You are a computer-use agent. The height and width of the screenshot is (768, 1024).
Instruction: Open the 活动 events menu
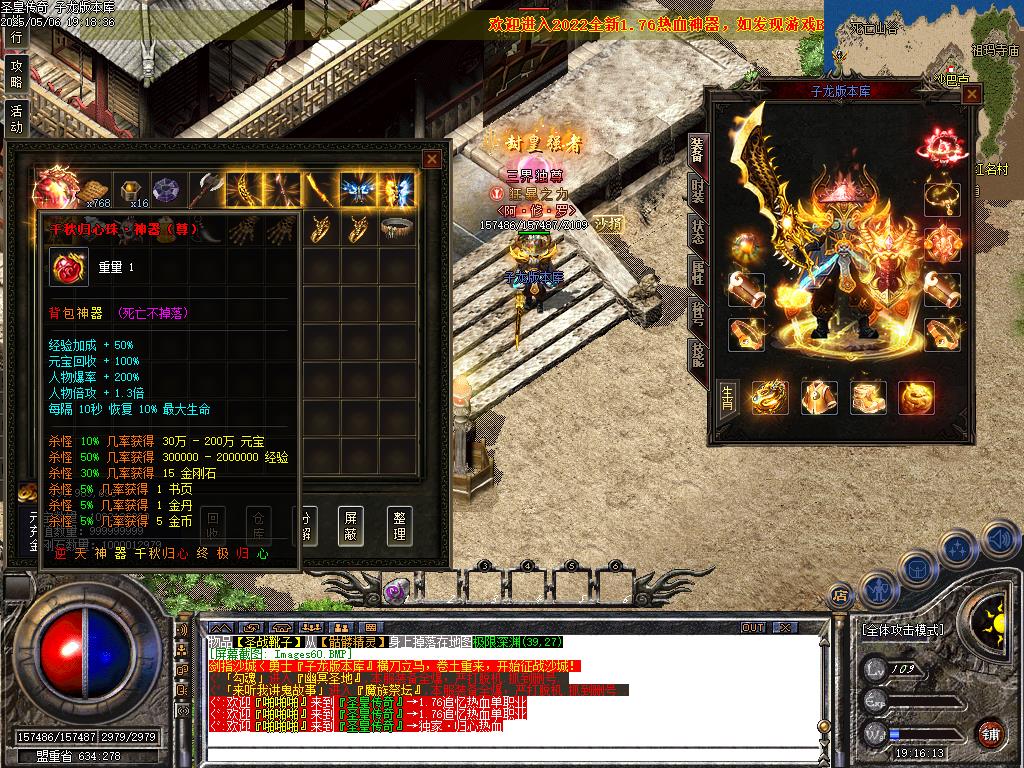(15, 118)
